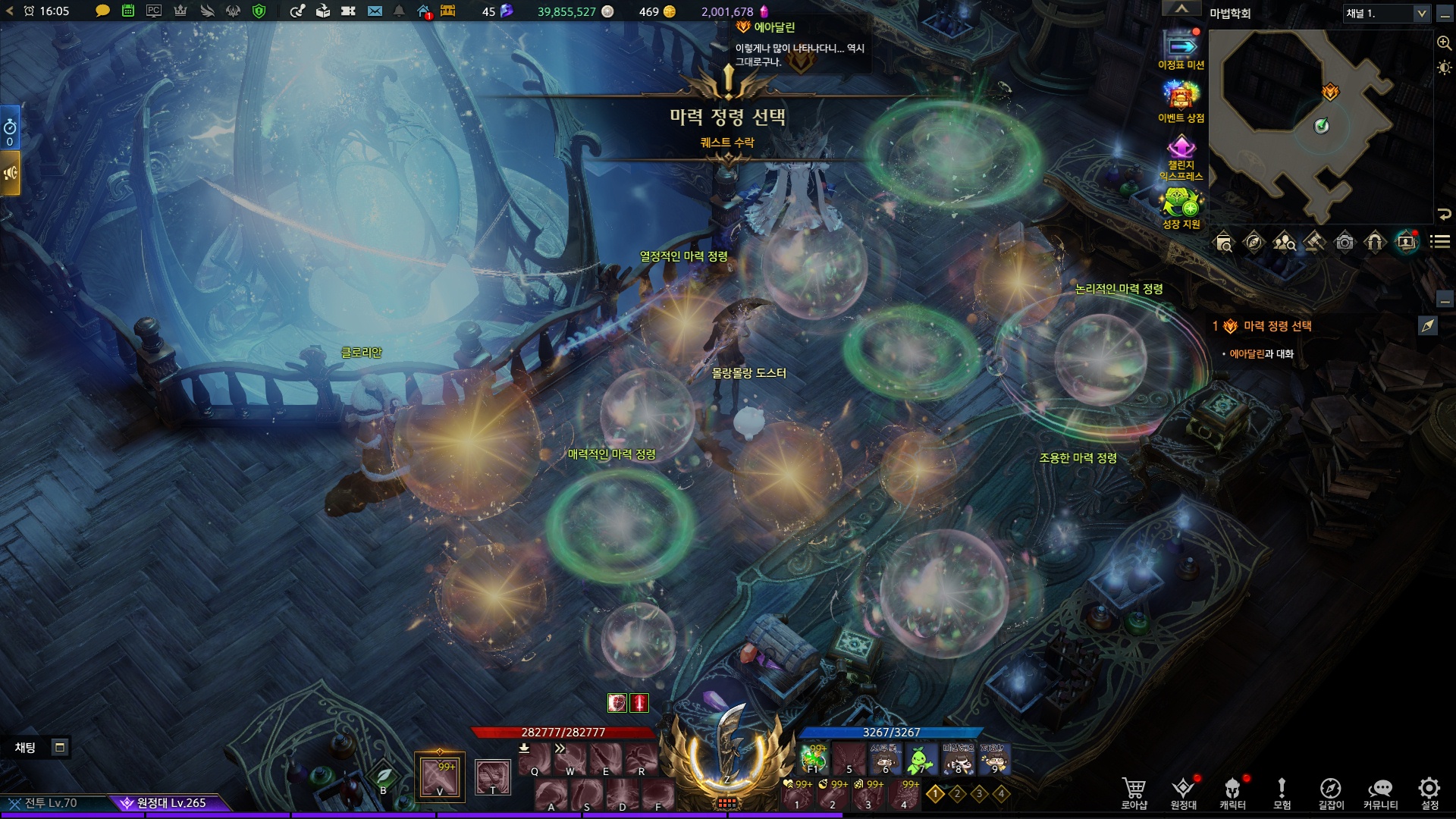Open the 채널 1 channel dropdown
Image resolution: width=1456 pixels, height=819 pixels.
(x=1385, y=14)
